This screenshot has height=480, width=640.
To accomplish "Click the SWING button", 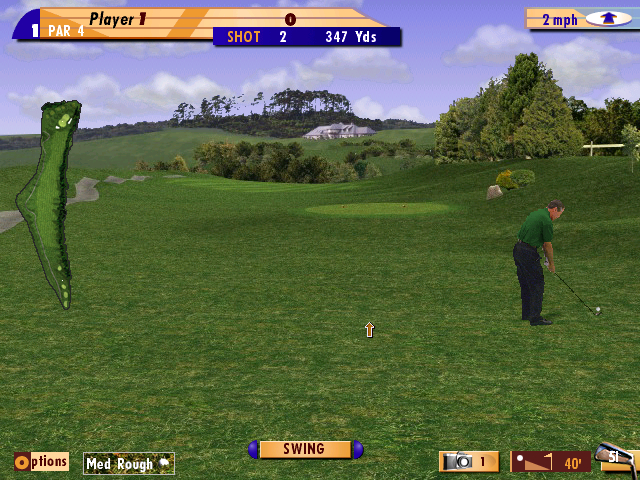I will pos(305,450).
